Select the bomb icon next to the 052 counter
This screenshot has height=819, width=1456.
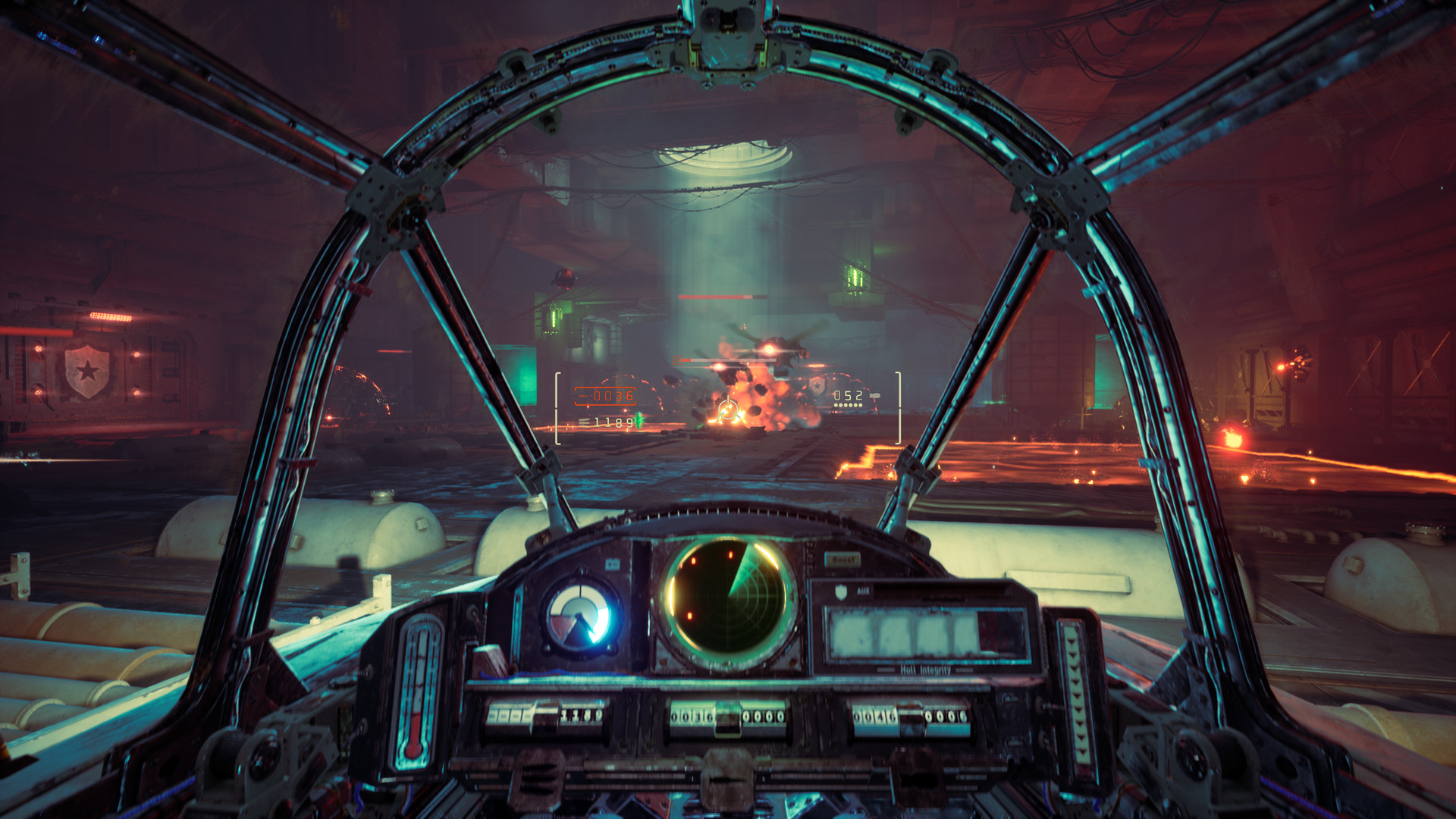tap(874, 395)
